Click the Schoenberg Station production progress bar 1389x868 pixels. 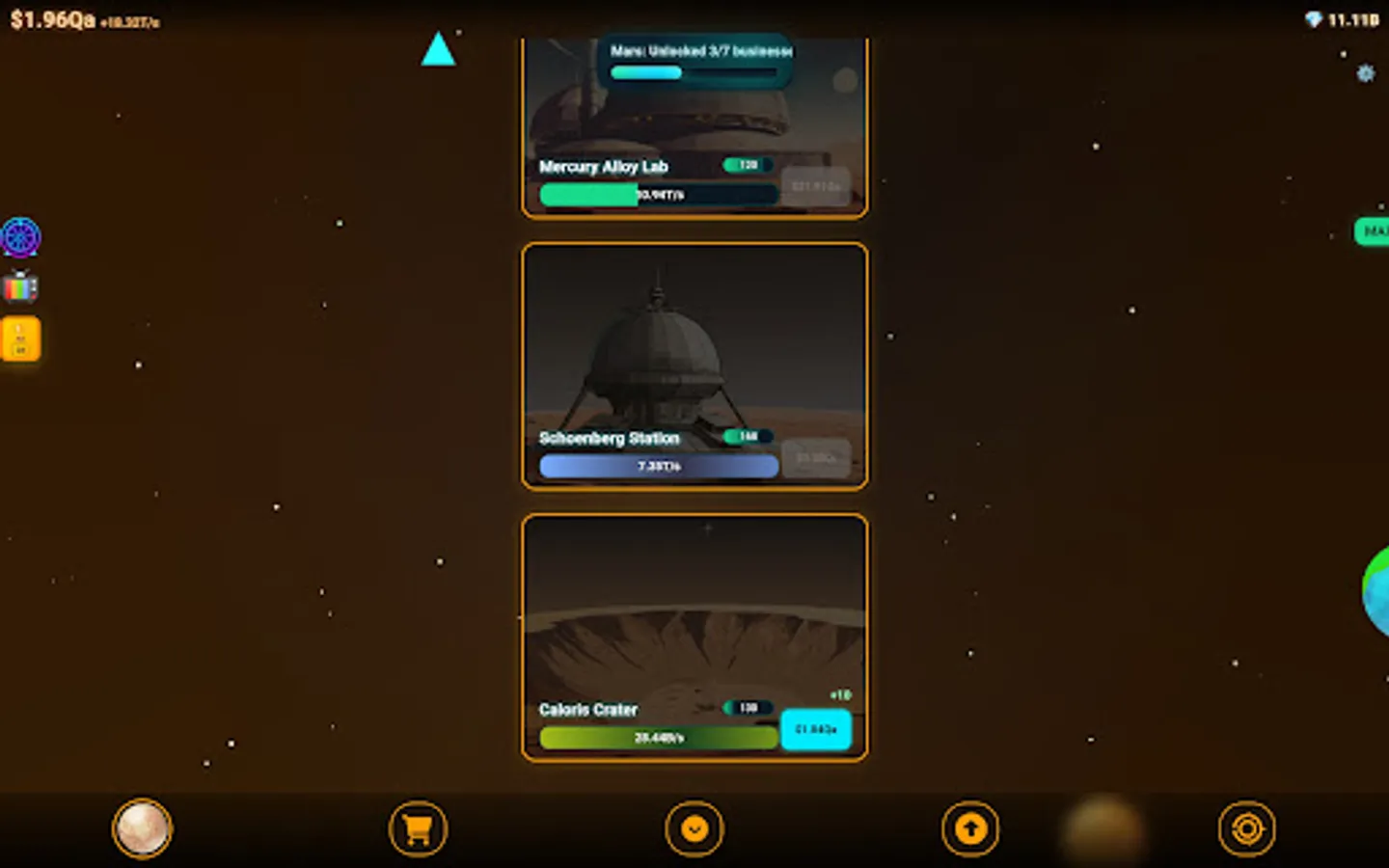pyautogui.click(x=659, y=467)
